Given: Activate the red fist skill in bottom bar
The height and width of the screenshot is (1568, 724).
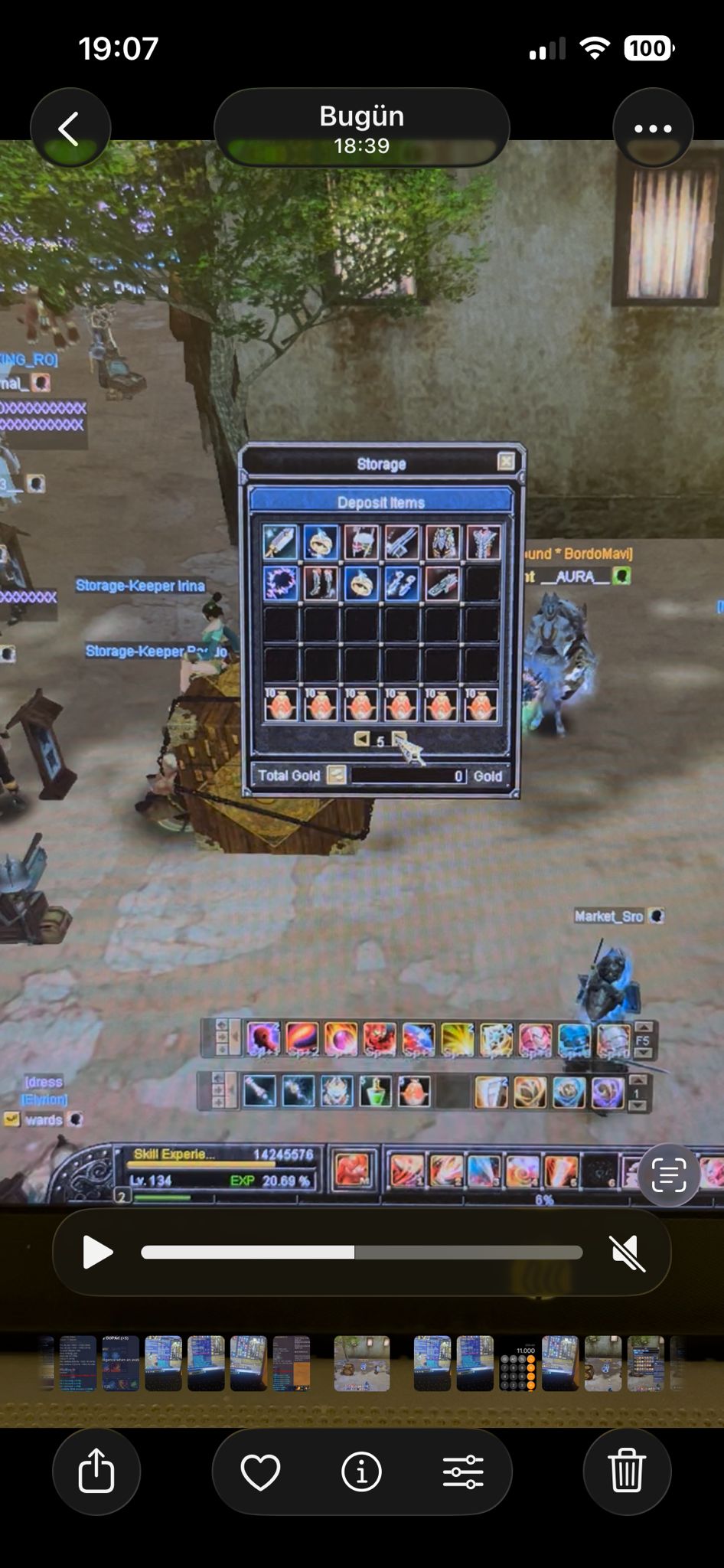Looking at the screenshot, I should tap(353, 1170).
